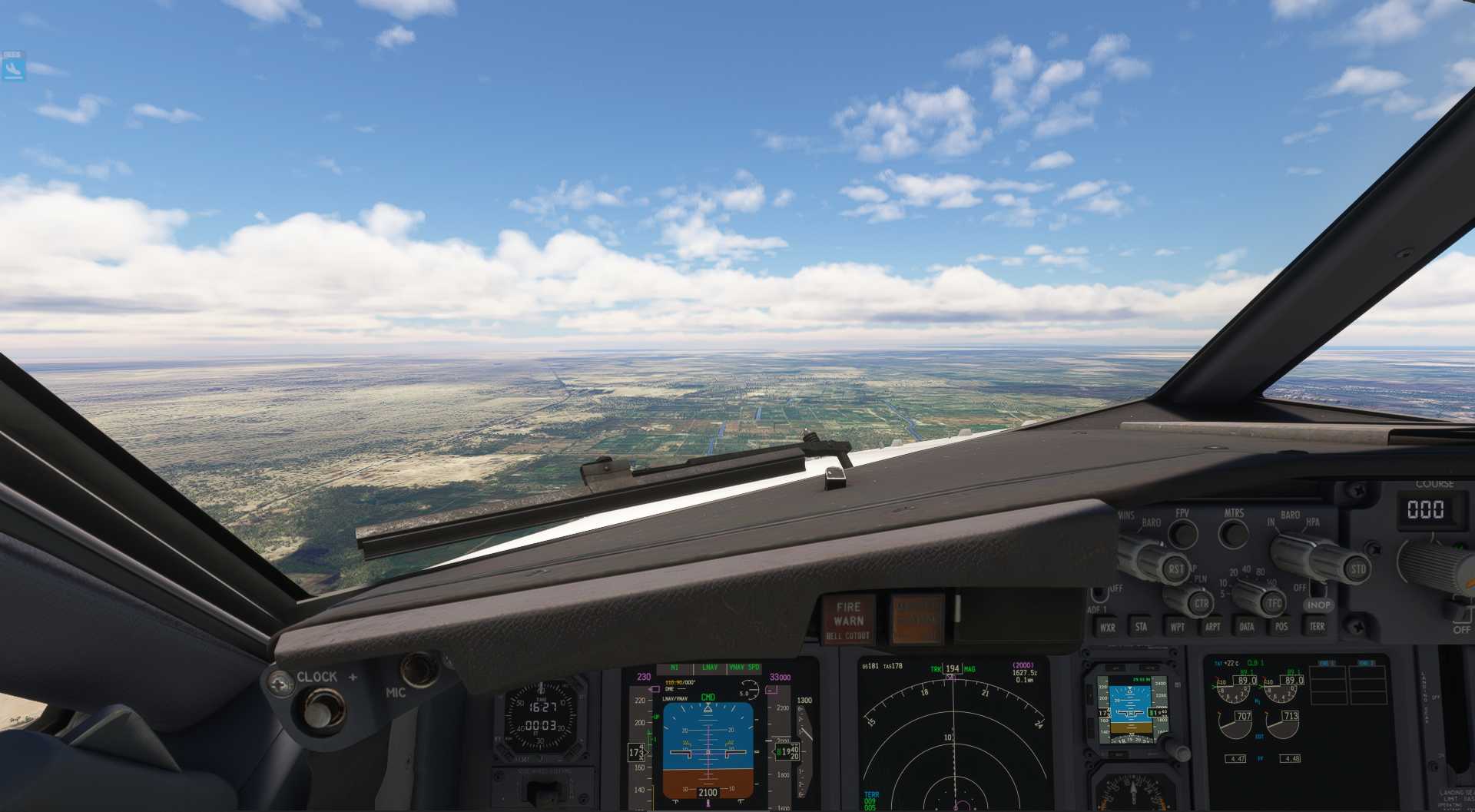Select the STA station display button
The width and height of the screenshot is (1475, 812).
(1142, 627)
